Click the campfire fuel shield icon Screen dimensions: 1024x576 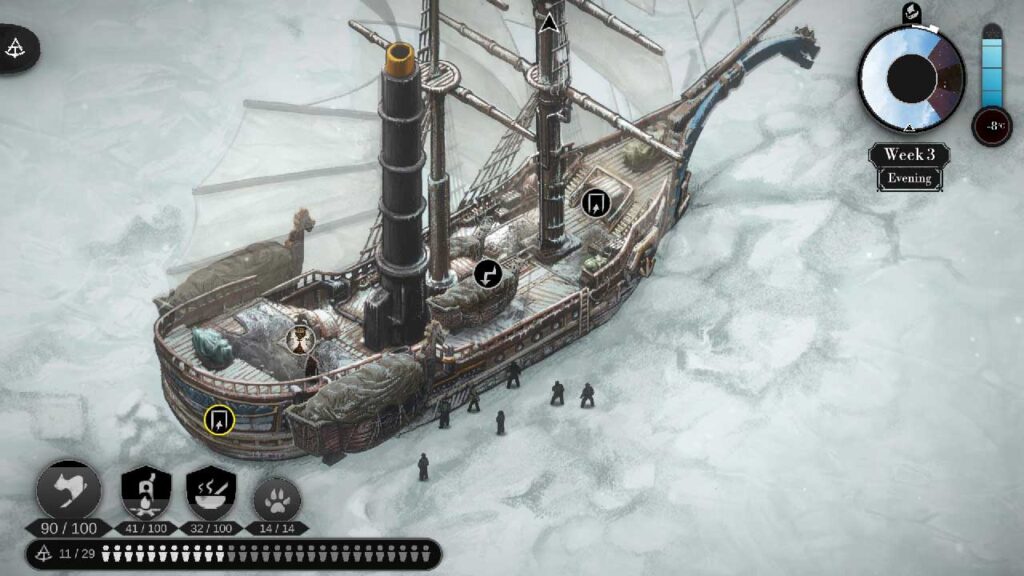(x=146, y=492)
